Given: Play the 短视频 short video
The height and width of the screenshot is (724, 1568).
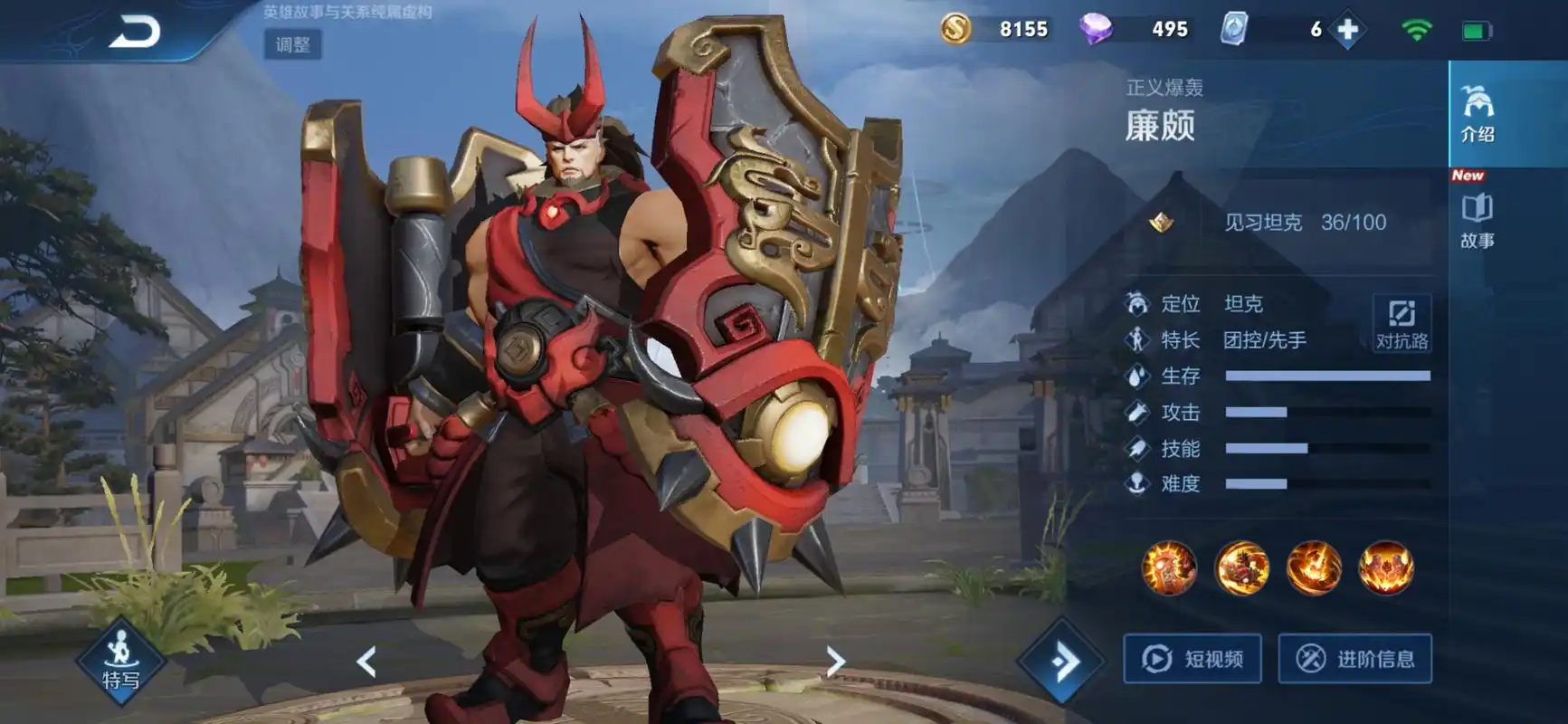Looking at the screenshot, I should click(1193, 659).
